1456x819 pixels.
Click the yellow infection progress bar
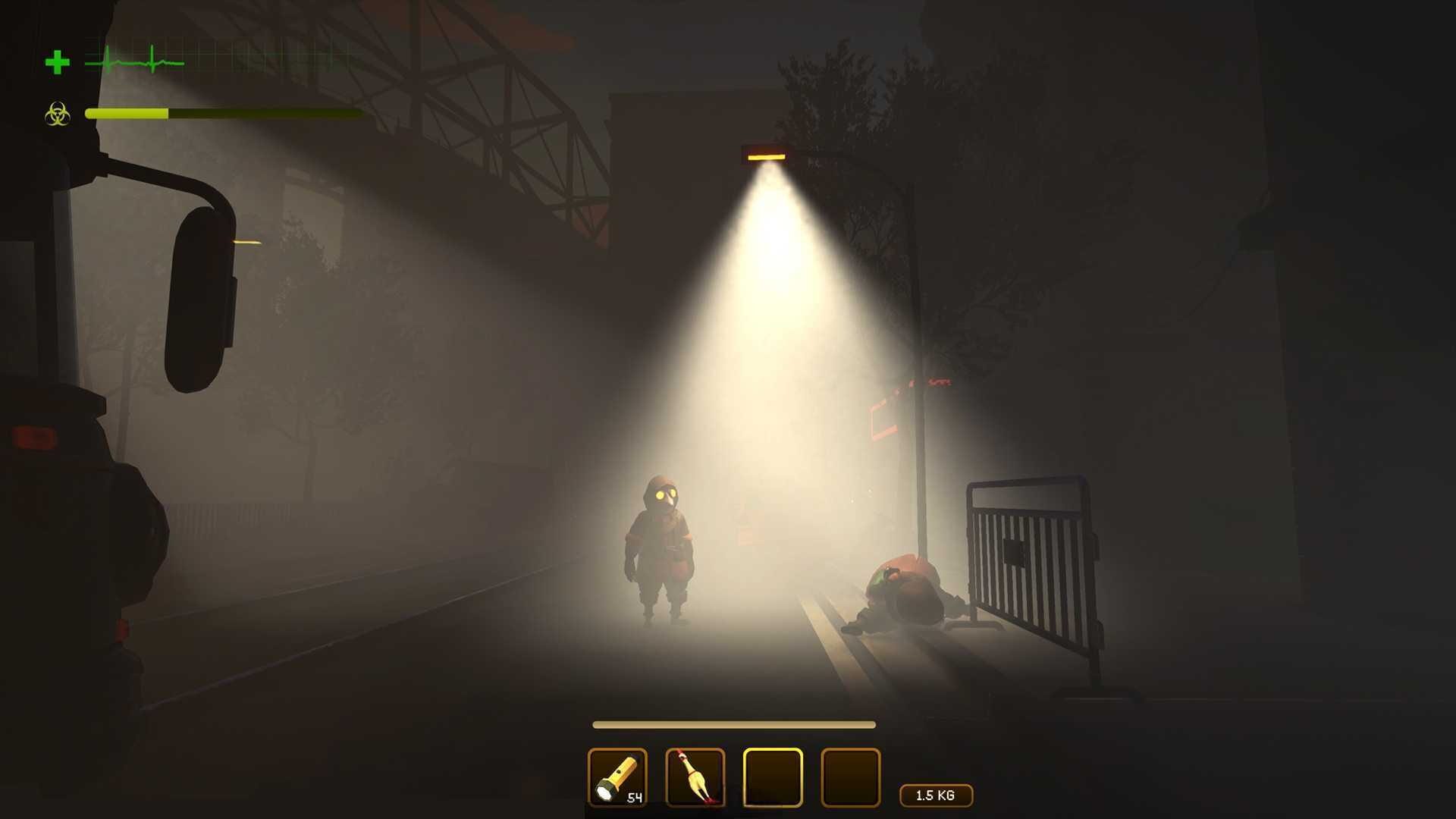point(127,113)
